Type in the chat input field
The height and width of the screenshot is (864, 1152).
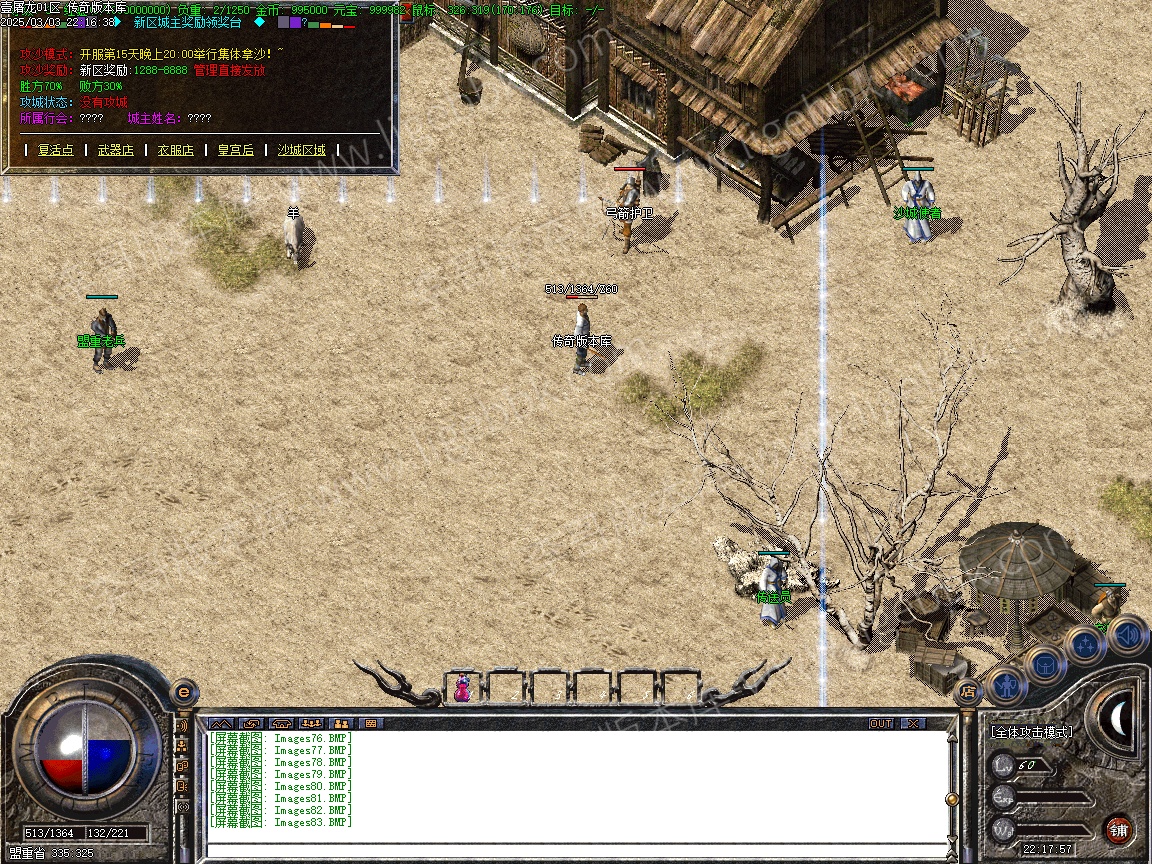coord(575,850)
